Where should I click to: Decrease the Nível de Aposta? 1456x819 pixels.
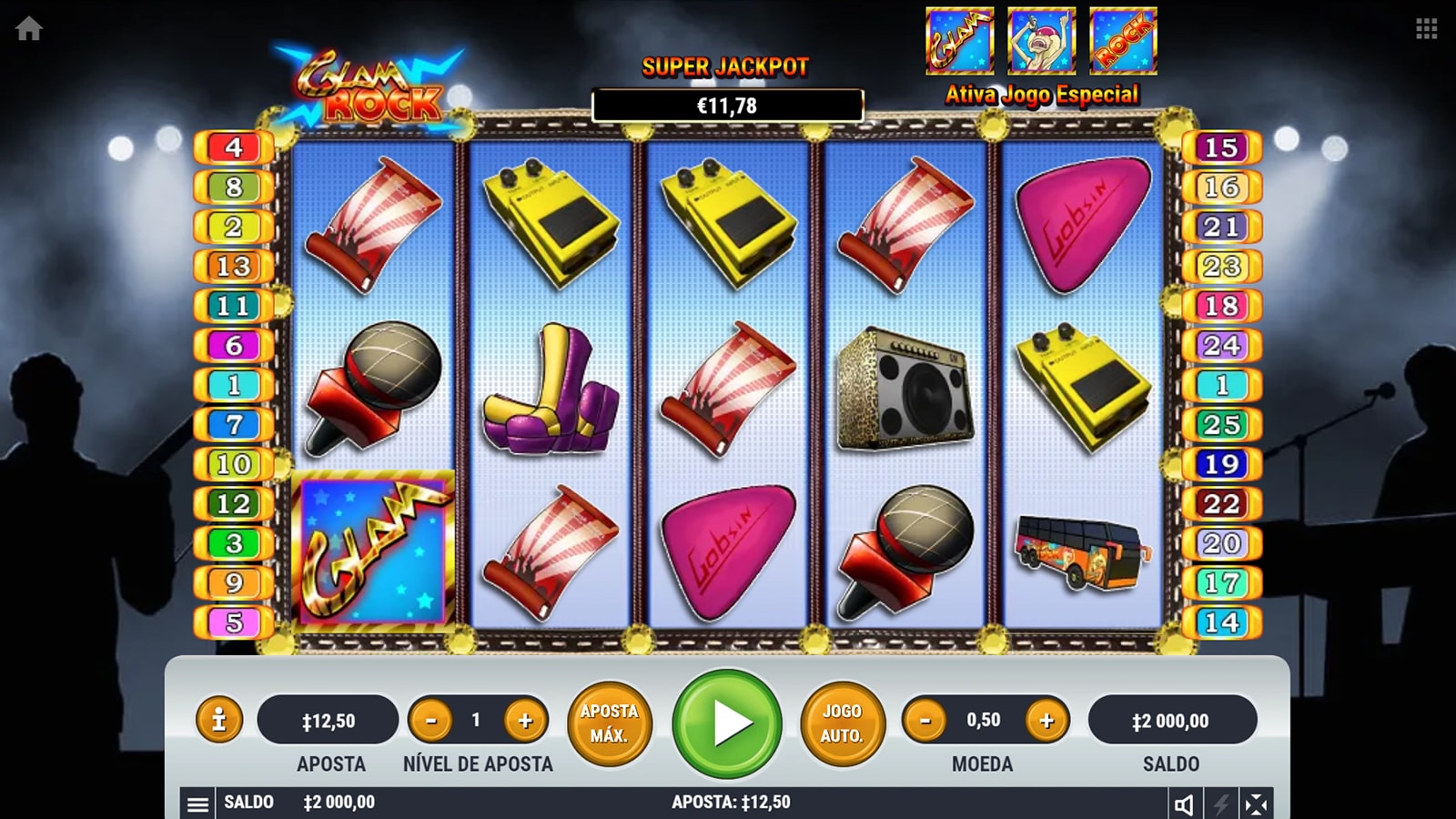coord(431,721)
